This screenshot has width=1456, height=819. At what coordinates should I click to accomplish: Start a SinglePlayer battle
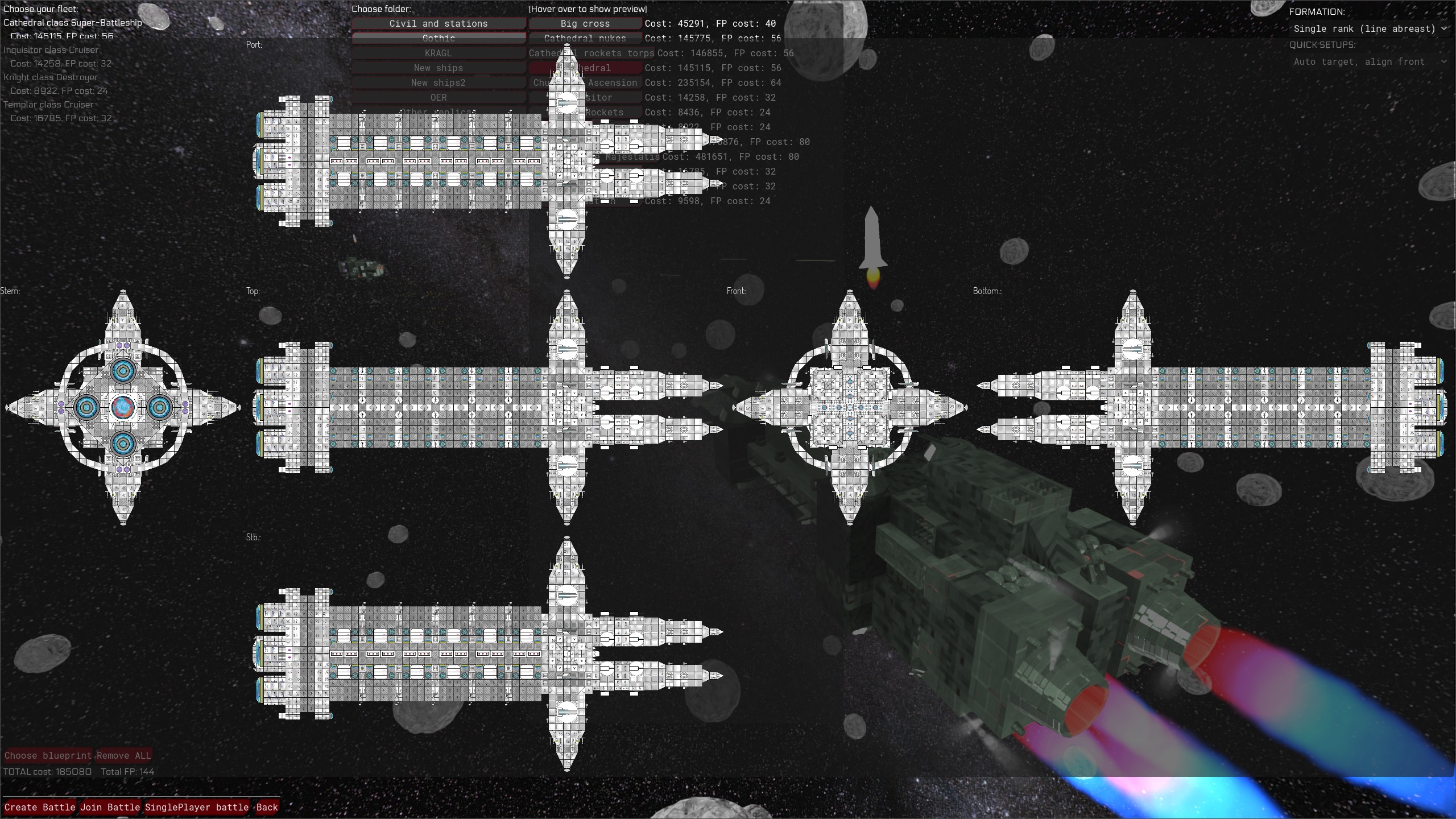197,807
